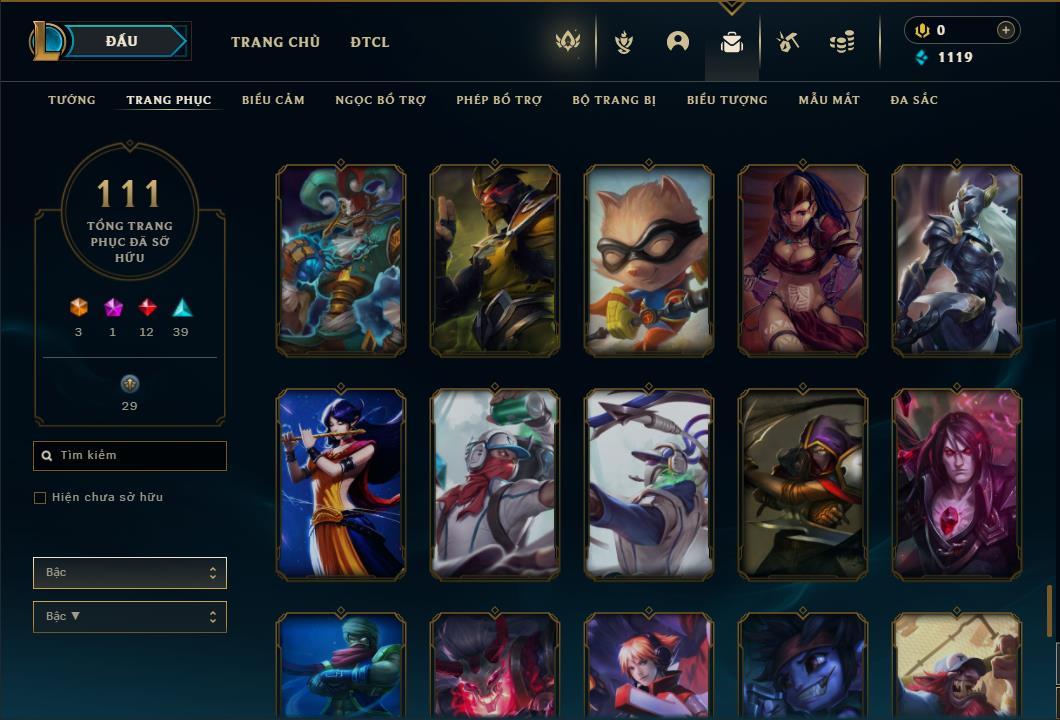Show the BỘ TRANG BỊ tab
This screenshot has height=720, width=1060.
pos(614,100)
